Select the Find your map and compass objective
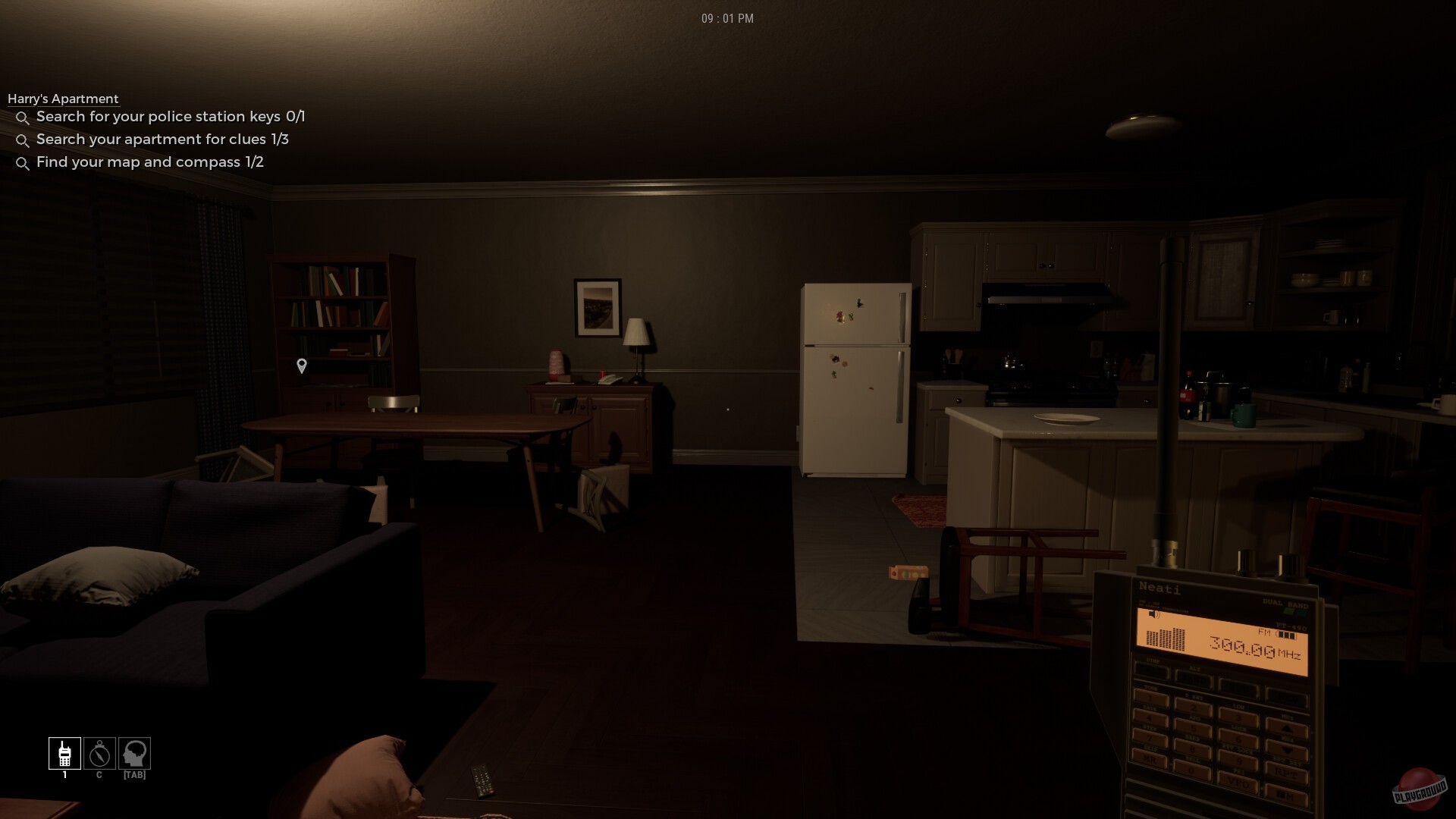This screenshot has width=1456, height=819. (149, 162)
